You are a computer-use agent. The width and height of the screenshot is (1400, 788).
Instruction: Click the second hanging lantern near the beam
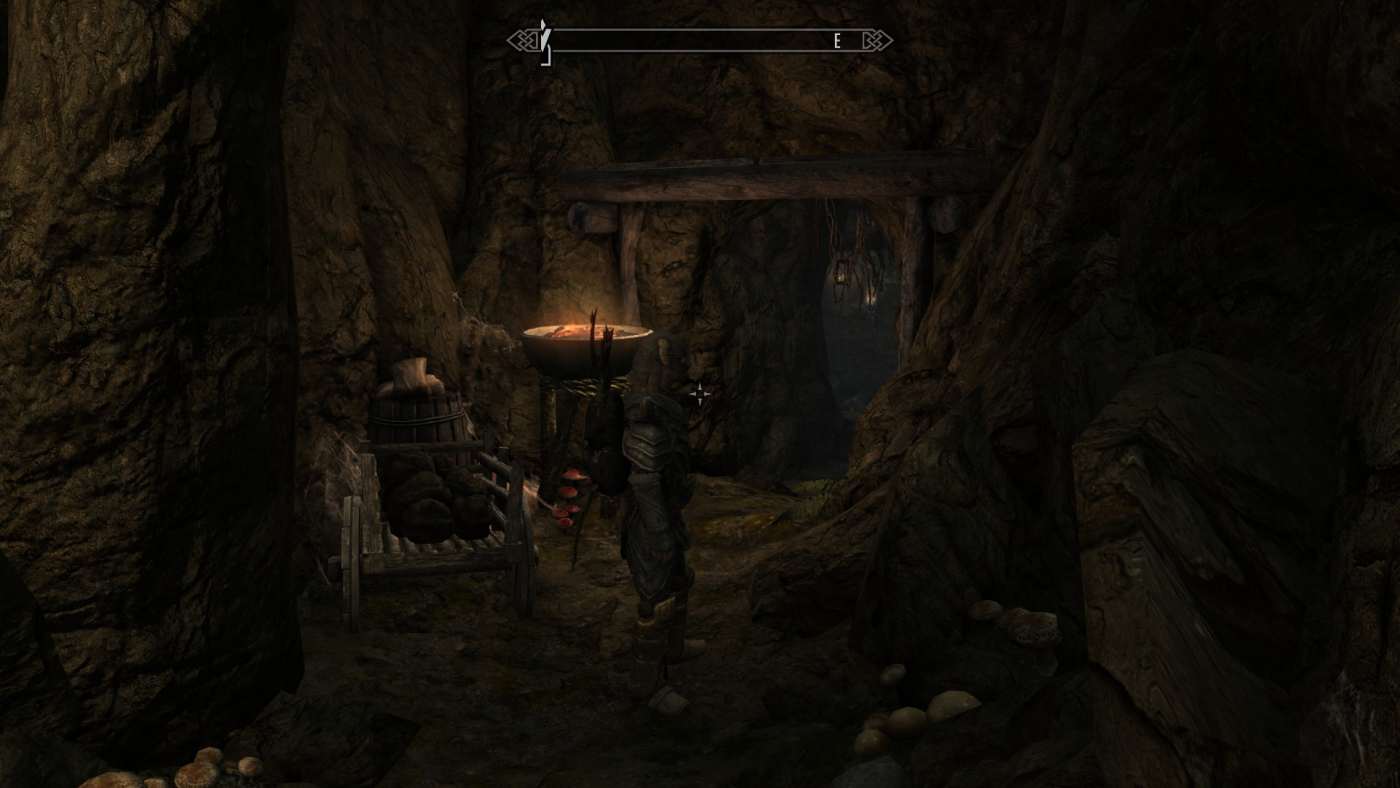pyautogui.click(x=869, y=298)
